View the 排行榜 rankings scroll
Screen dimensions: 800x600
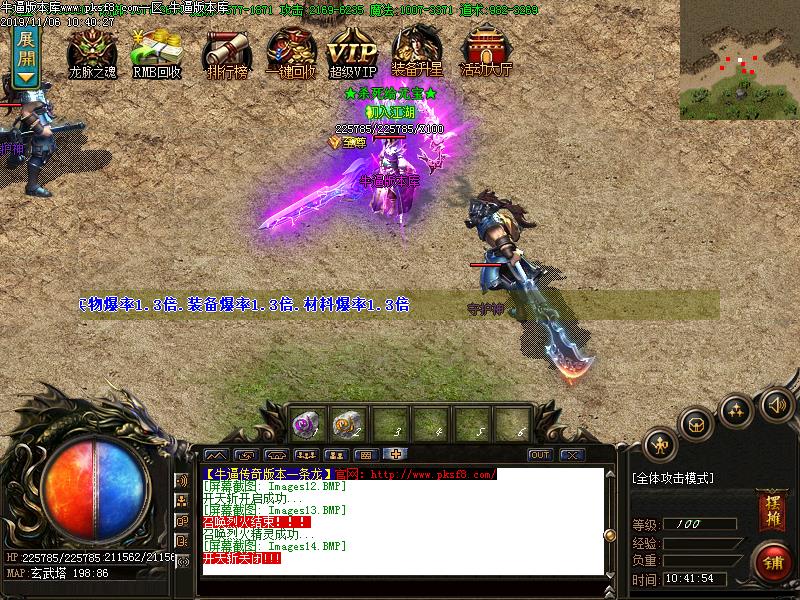(226, 52)
